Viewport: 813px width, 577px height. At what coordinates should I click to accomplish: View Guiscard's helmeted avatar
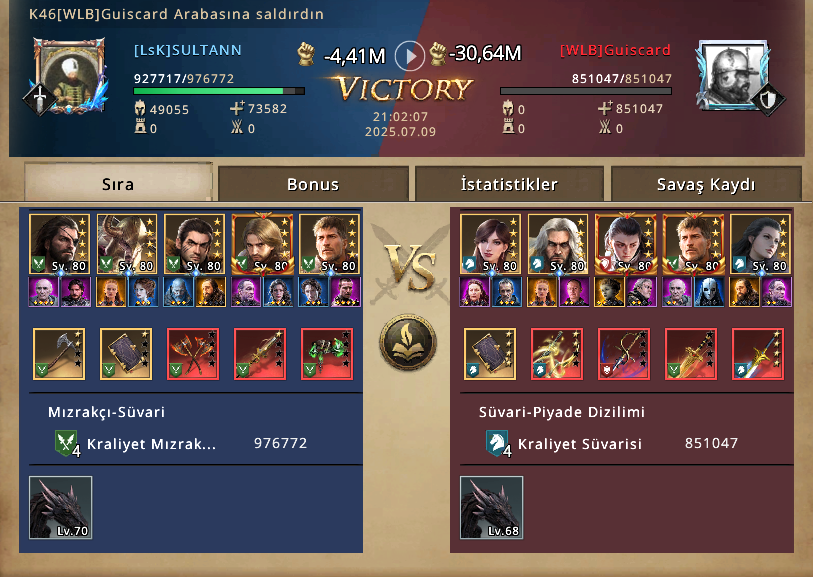tap(732, 76)
